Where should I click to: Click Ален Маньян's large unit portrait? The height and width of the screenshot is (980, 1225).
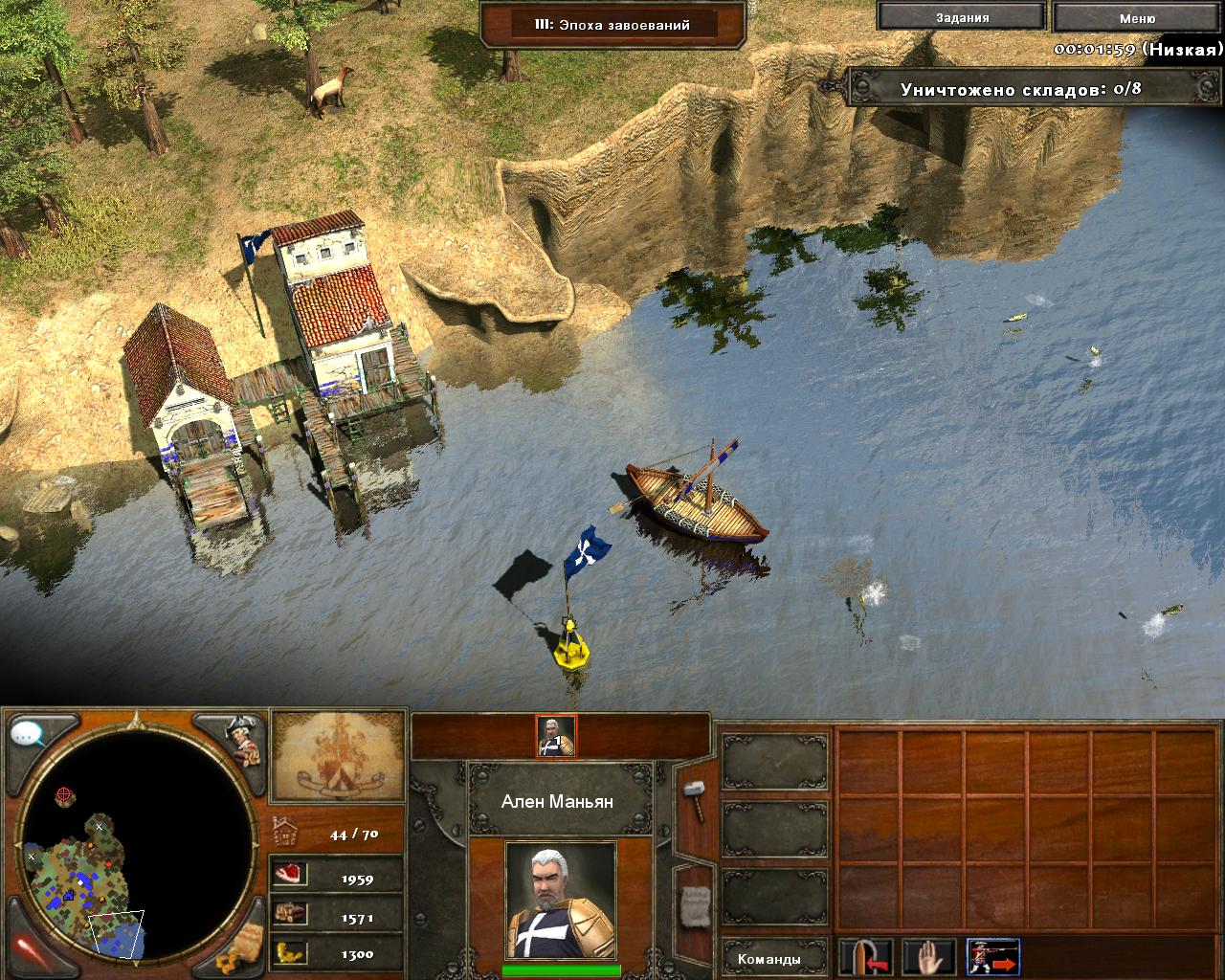pyautogui.click(x=560, y=900)
